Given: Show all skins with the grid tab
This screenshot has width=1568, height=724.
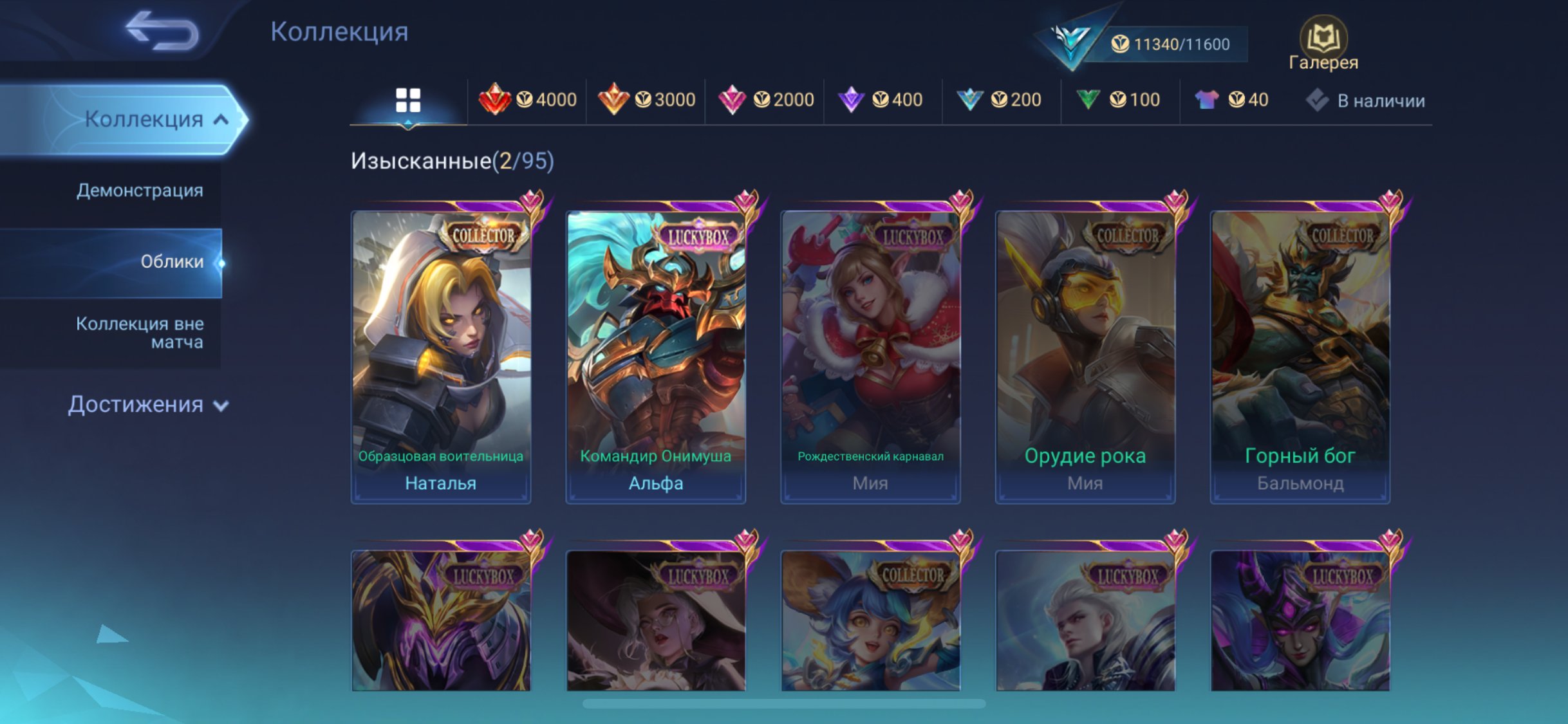Looking at the screenshot, I should (x=408, y=100).
